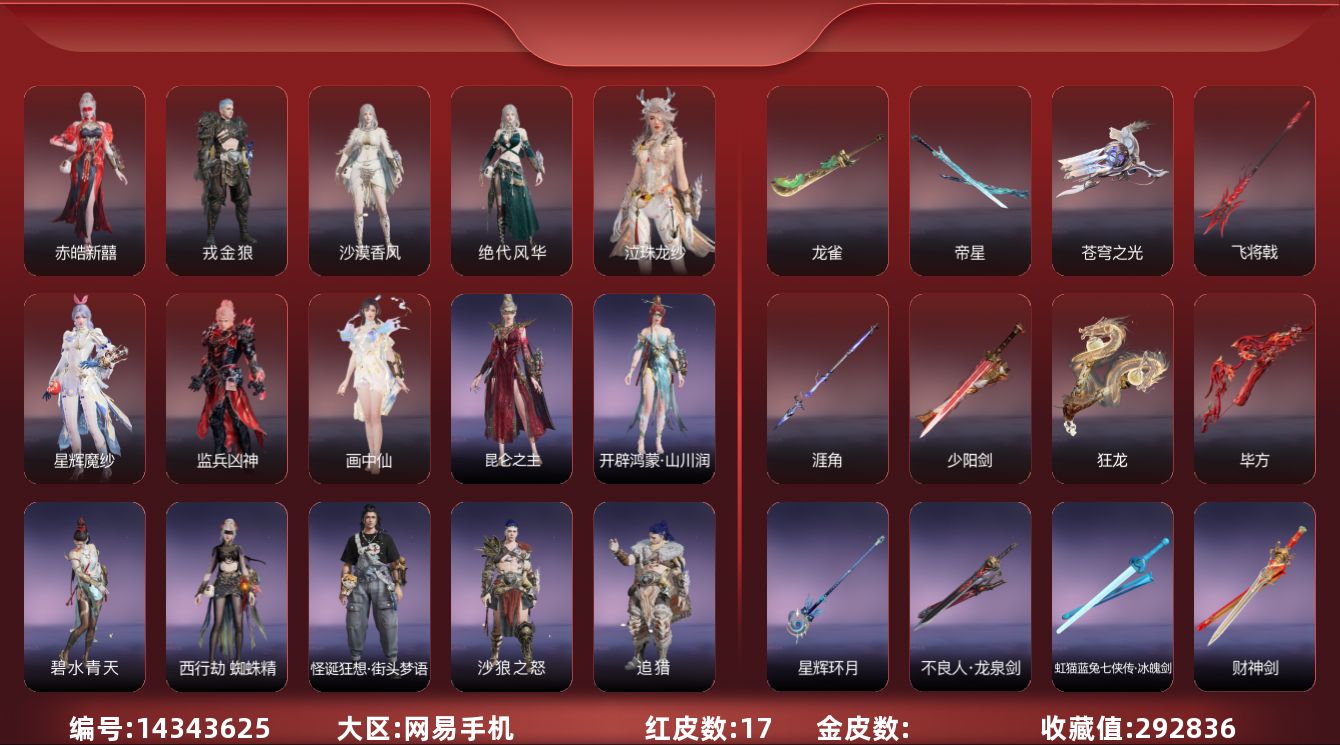
Task: Choose the 监兵凶神 skin card
Action: (227, 388)
